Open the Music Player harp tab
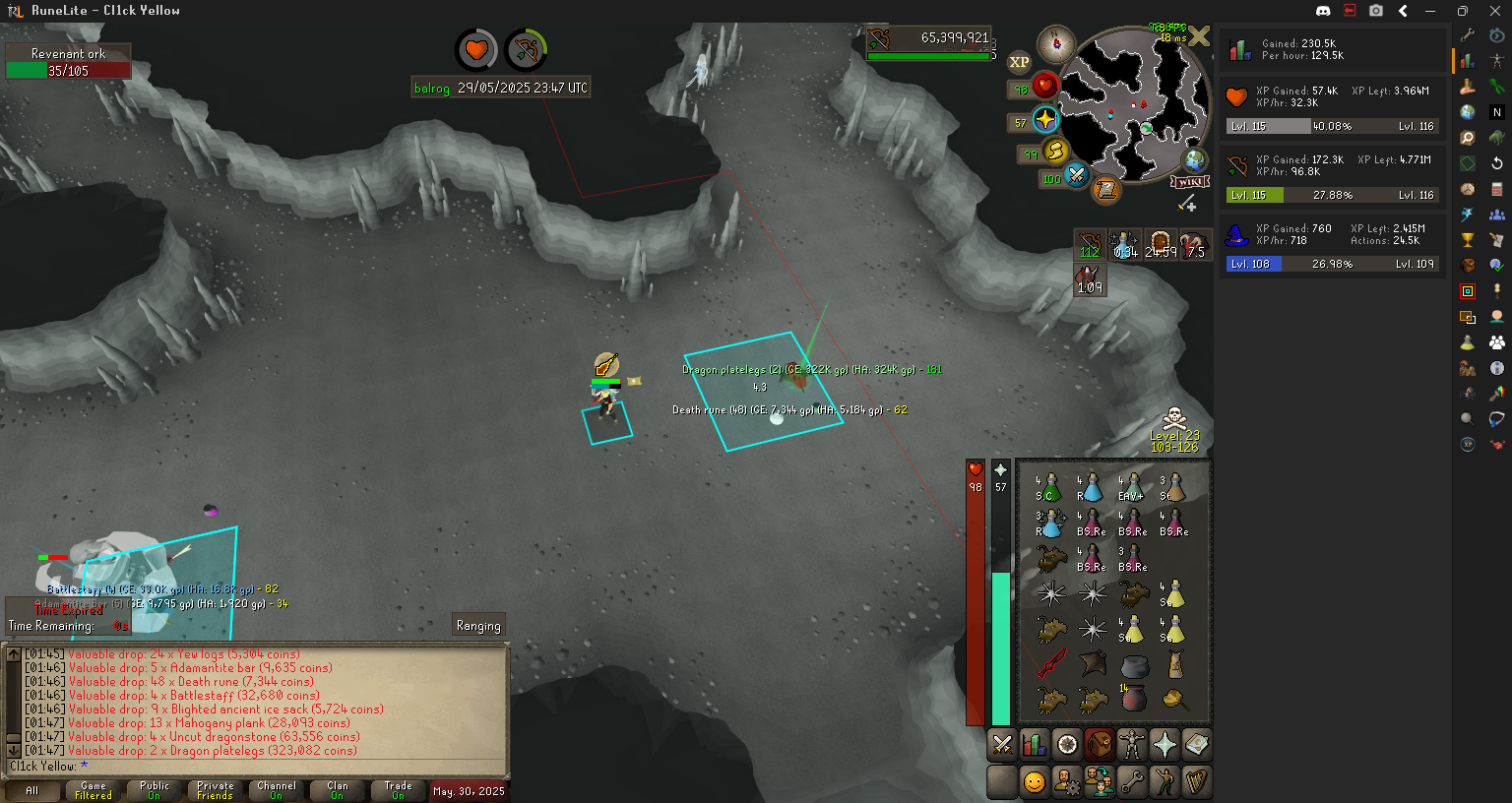Image resolution: width=1512 pixels, height=803 pixels. click(x=1197, y=782)
